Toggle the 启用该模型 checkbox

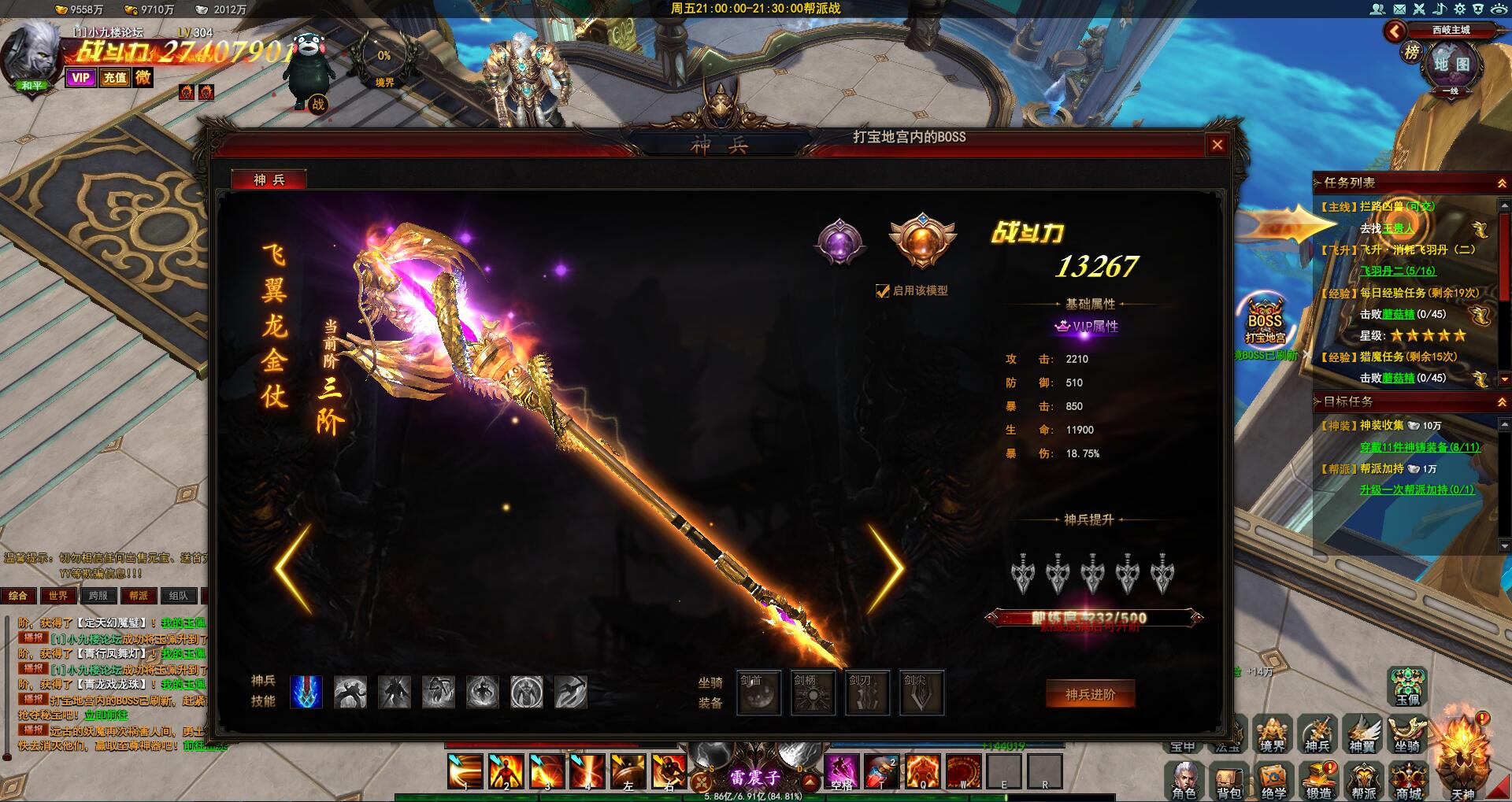click(x=883, y=291)
